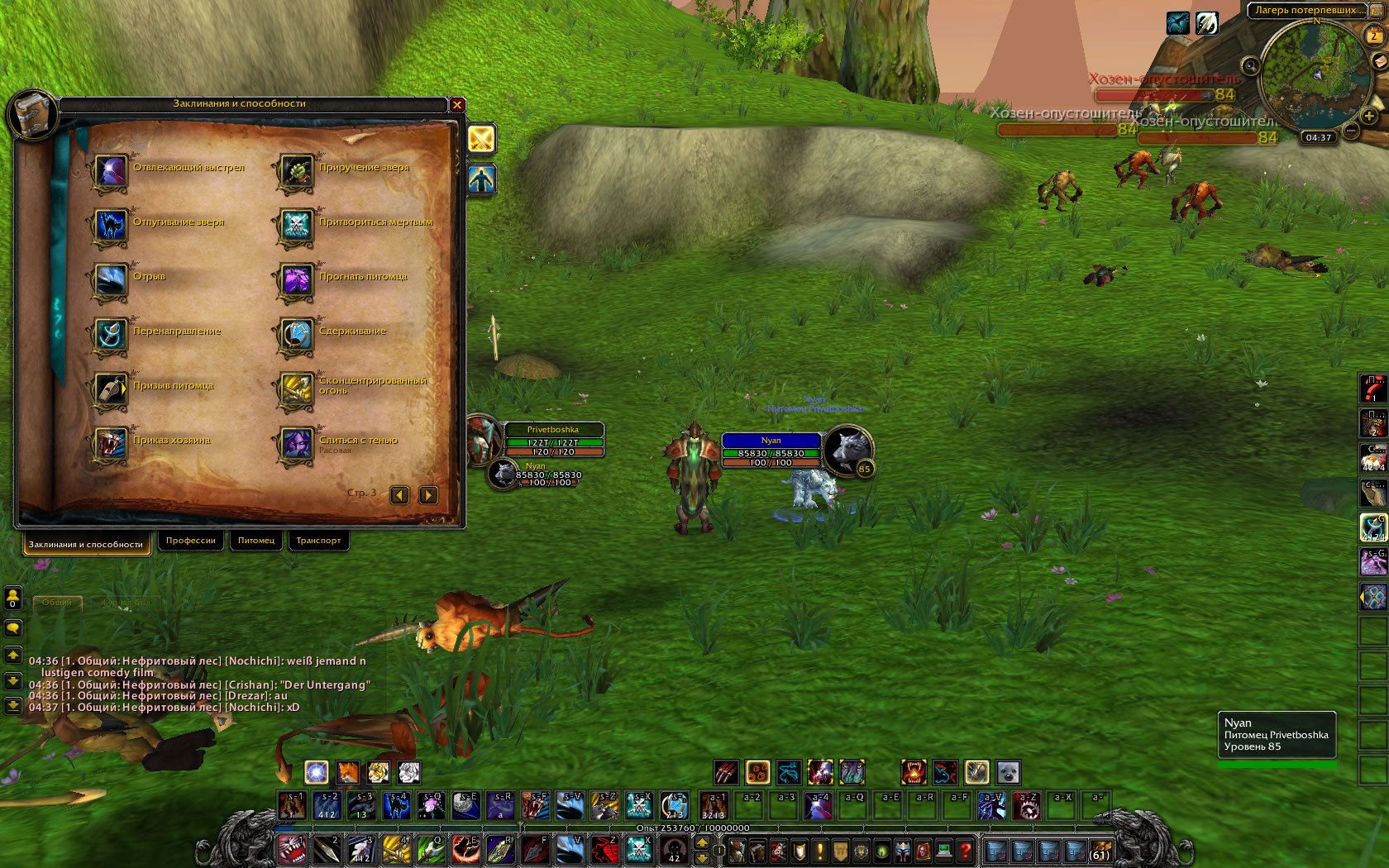This screenshot has width=1389, height=868.
Task: Go to the previous spellbook page
Action: coord(400,495)
